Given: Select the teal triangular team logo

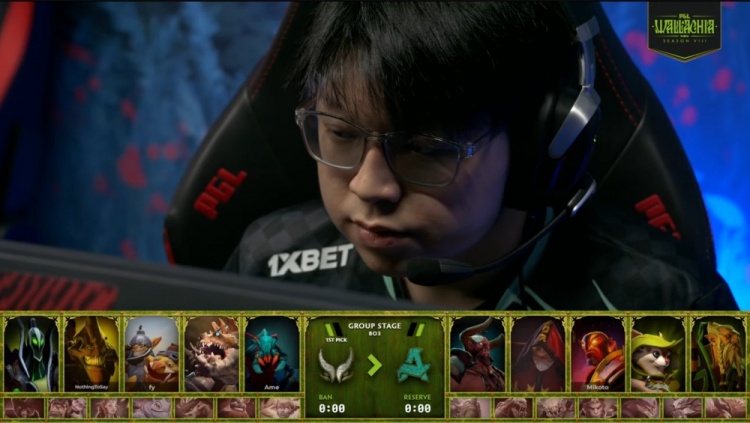Looking at the screenshot, I should pos(415,365).
